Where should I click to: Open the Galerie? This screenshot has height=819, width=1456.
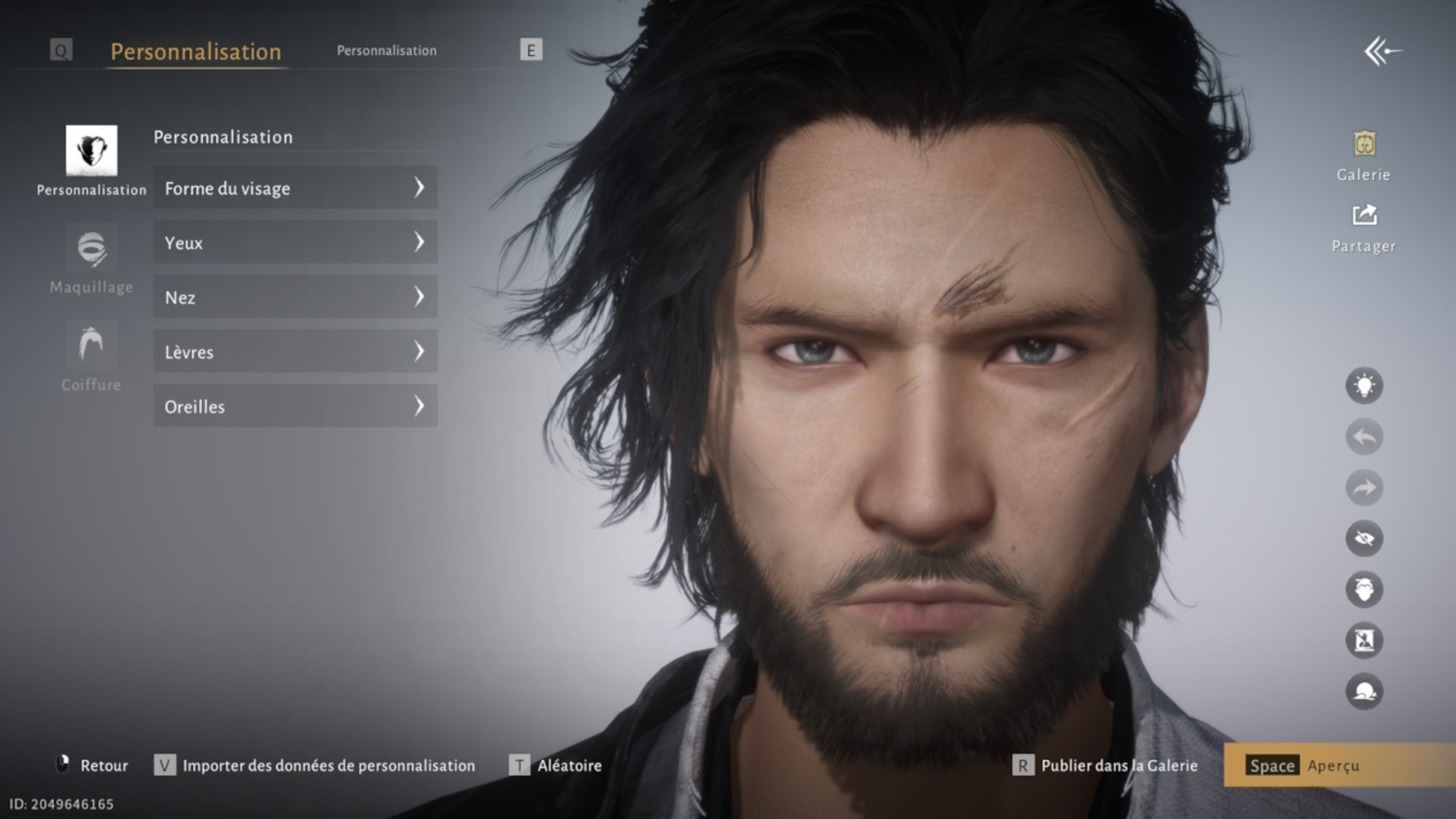(x=1364, y=155)
